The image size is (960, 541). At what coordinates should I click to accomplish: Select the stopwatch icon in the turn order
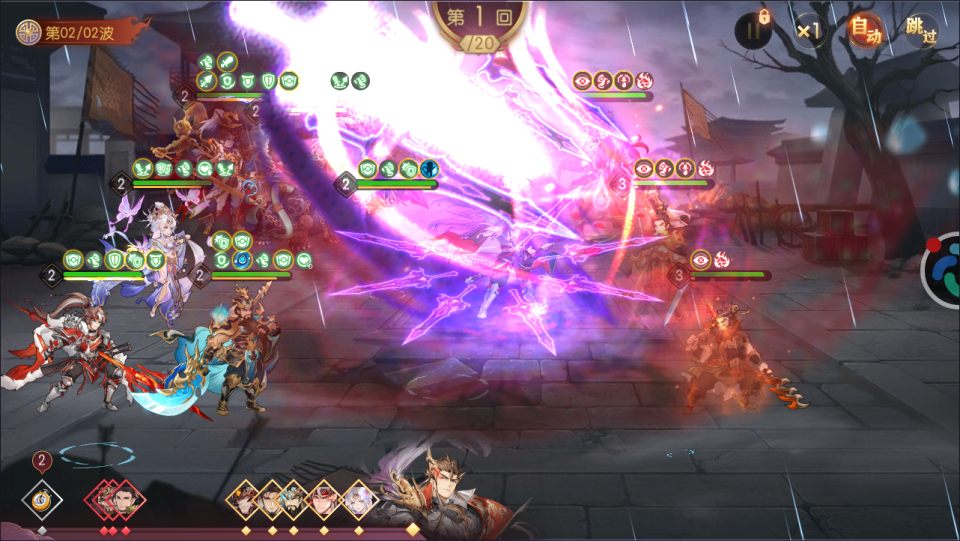tap(42, 497)
